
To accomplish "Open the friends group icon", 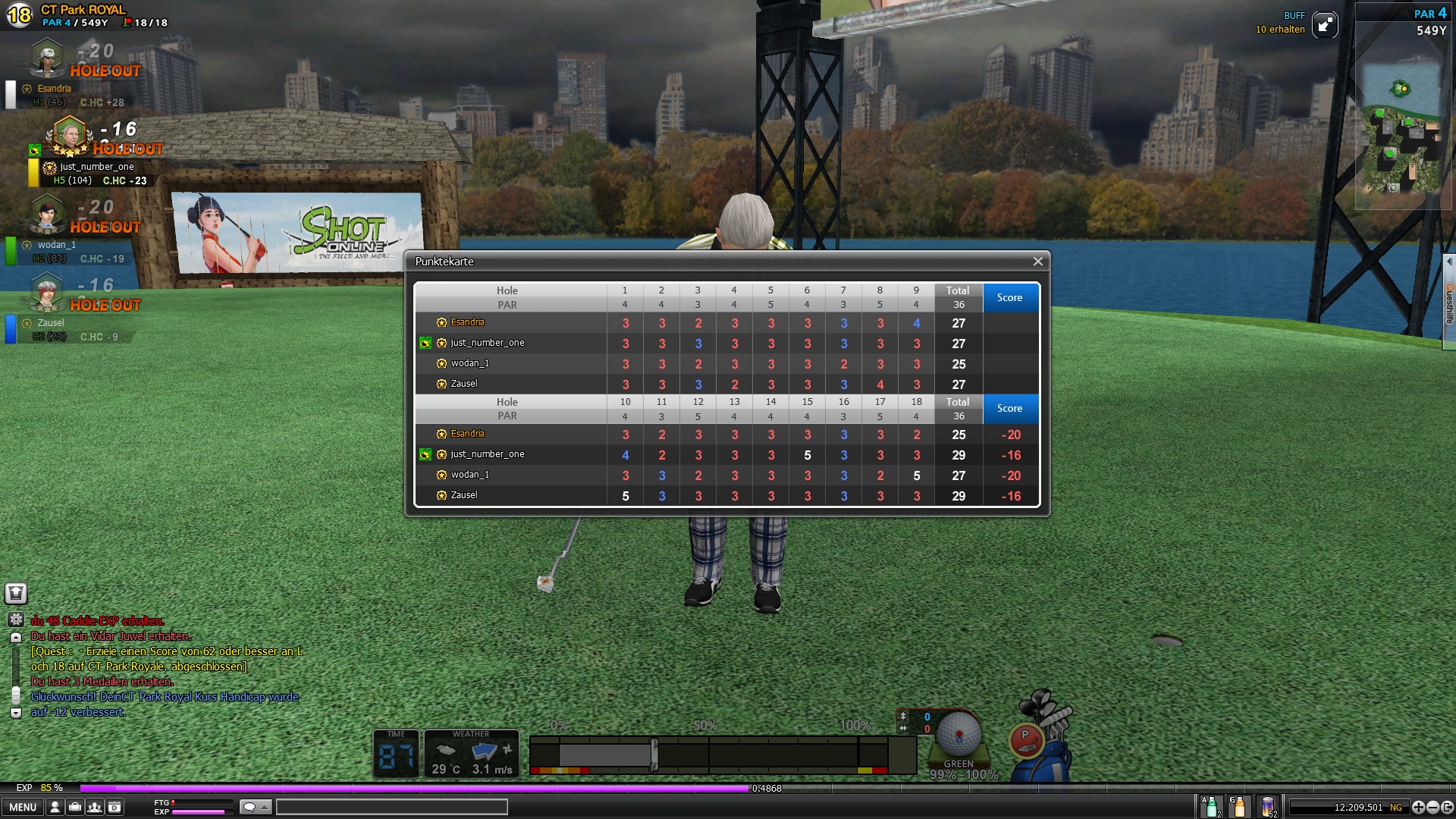I will tap(94, 807).
